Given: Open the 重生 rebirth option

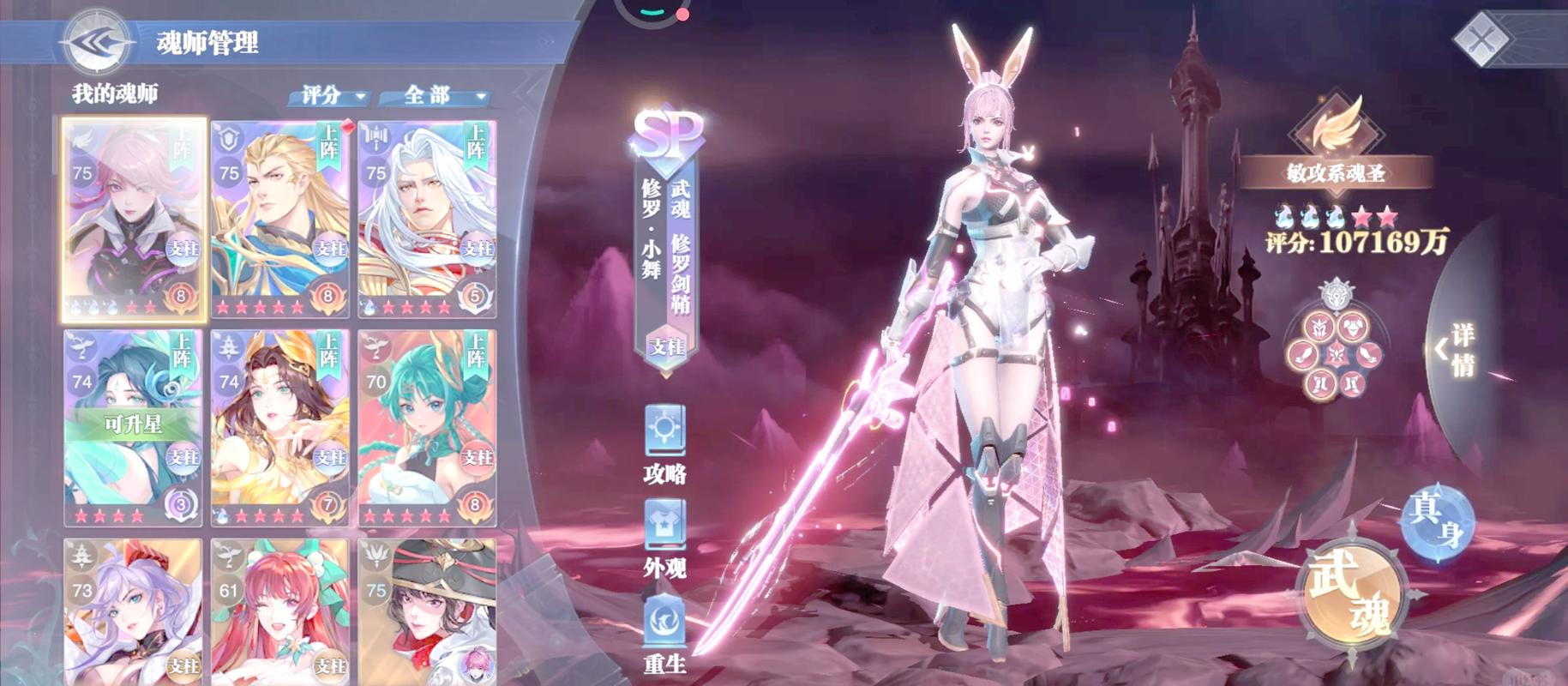Looking at the screenshot, I should (664, 633).
